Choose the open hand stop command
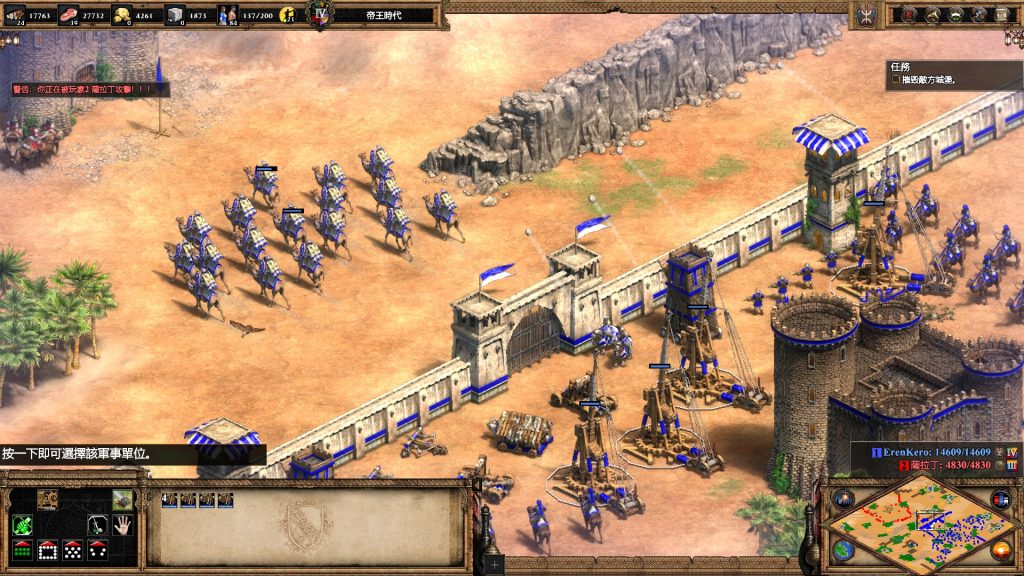 click(x=123, y=524)
